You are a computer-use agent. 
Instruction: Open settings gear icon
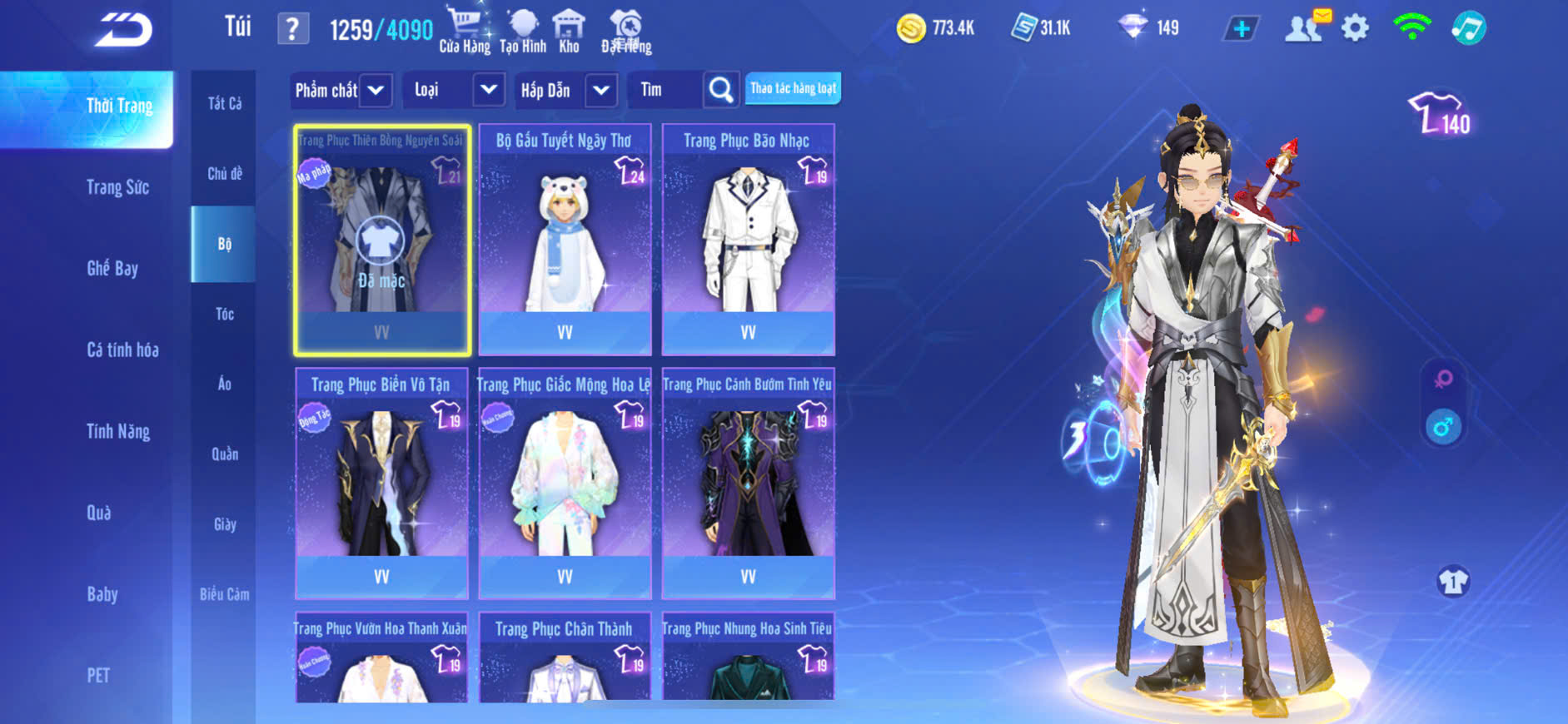(x=1355, y=28)
